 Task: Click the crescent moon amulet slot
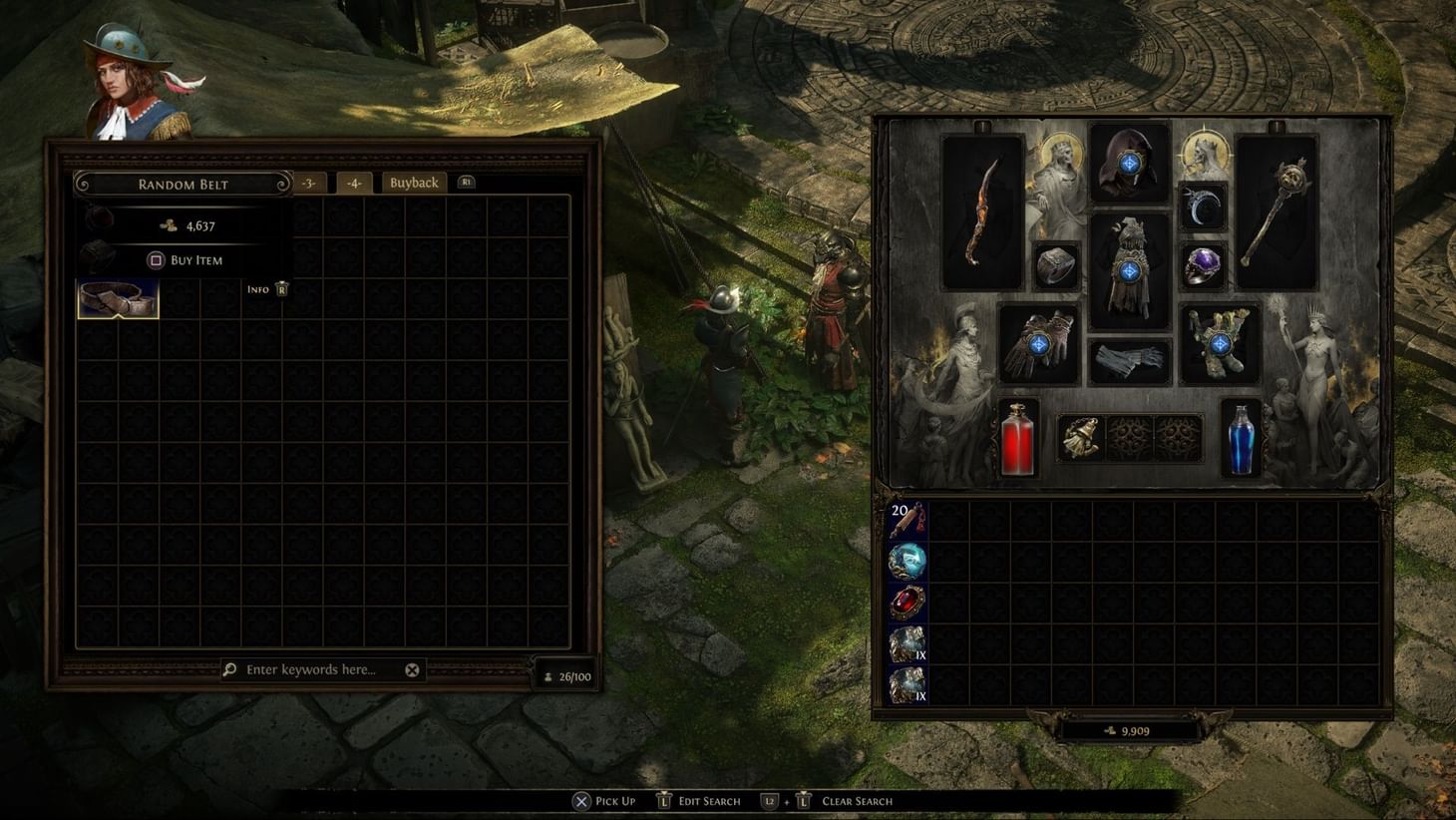[1202, 207]
